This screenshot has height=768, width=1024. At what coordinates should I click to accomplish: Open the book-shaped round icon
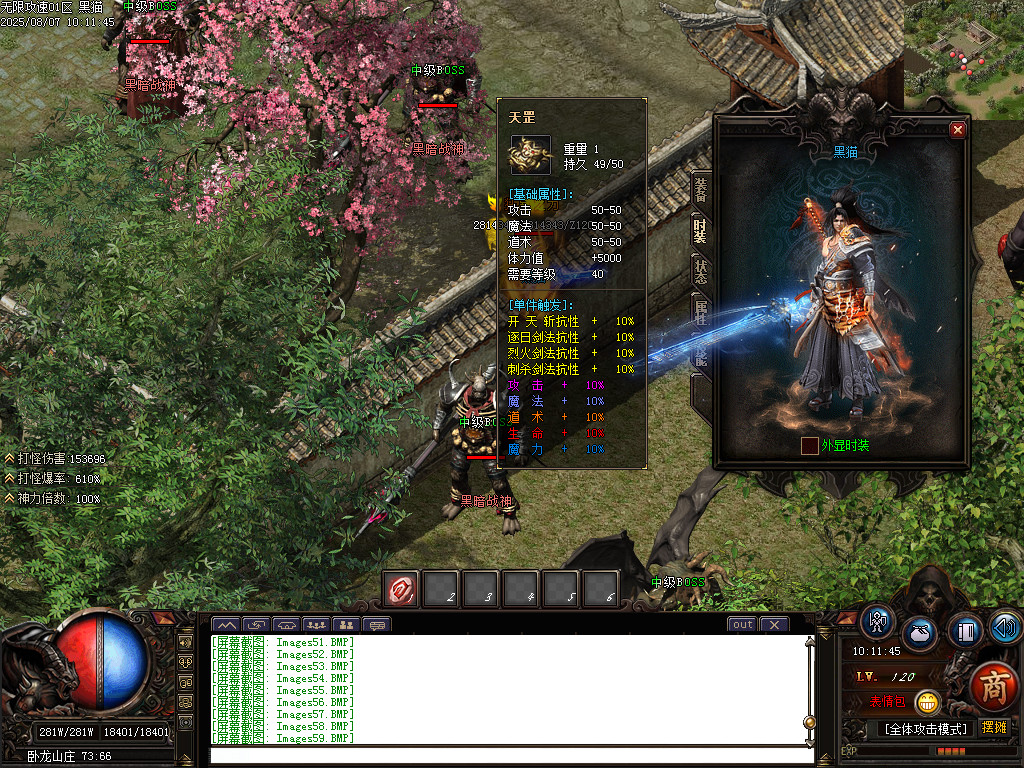click(x=964, y=630)
